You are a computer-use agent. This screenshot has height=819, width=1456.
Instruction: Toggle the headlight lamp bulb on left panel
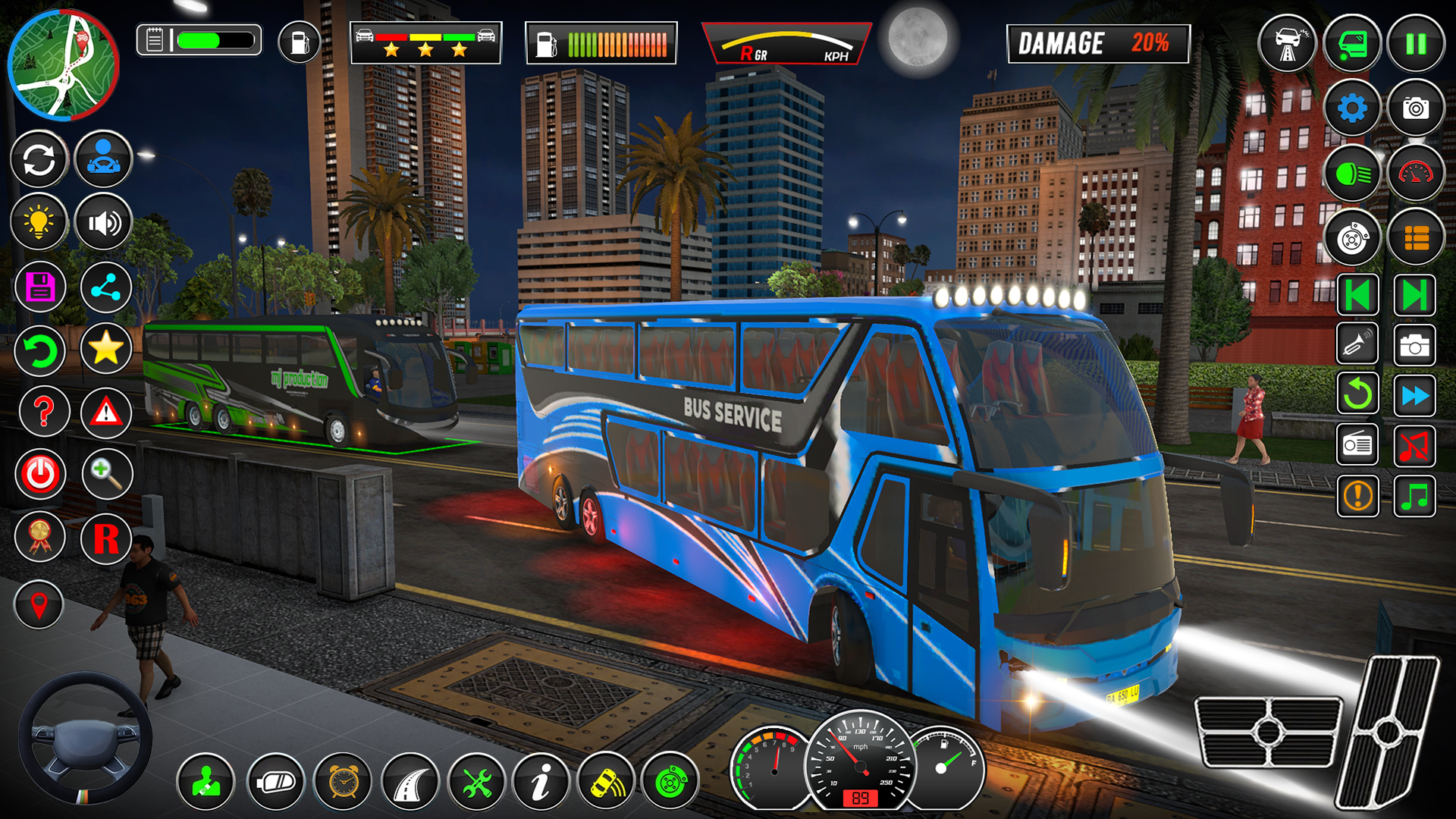[40, 222]
